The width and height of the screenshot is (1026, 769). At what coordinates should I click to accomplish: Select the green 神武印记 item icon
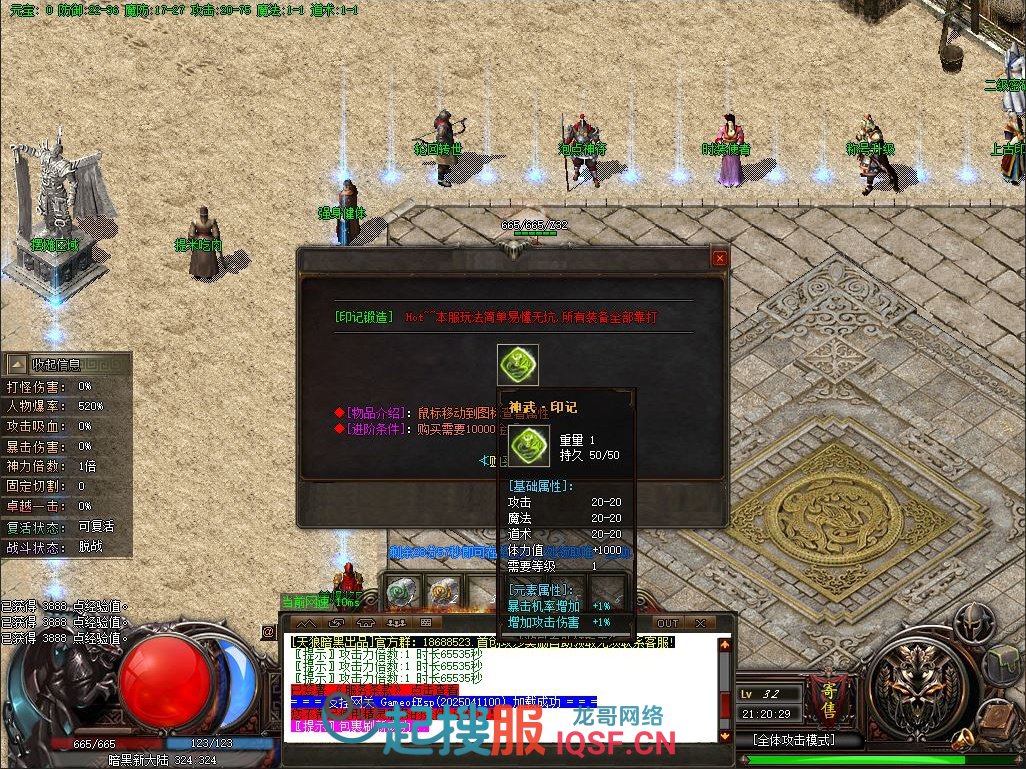(518, 365)
